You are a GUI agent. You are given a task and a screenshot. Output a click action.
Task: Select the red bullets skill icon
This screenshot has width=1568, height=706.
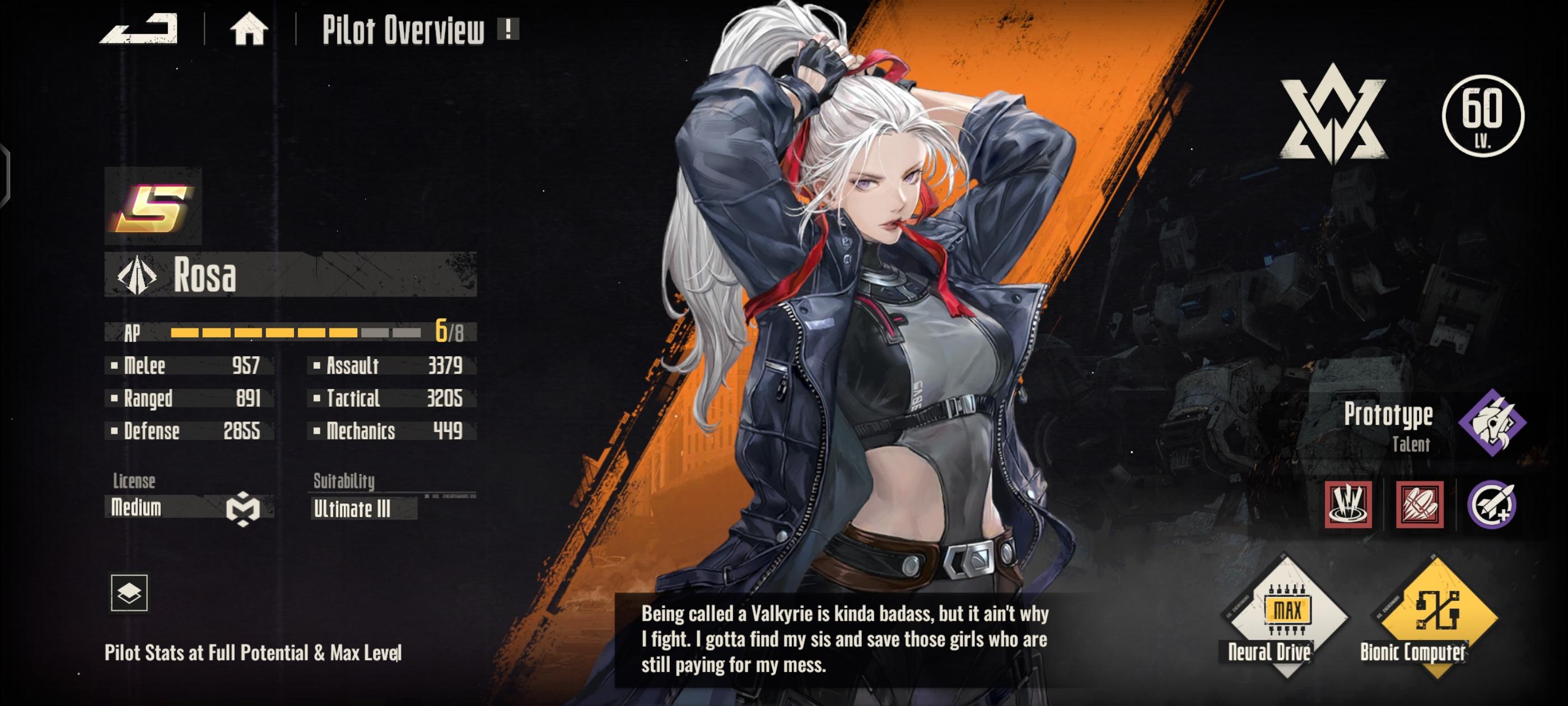[x=1420, y=504]
